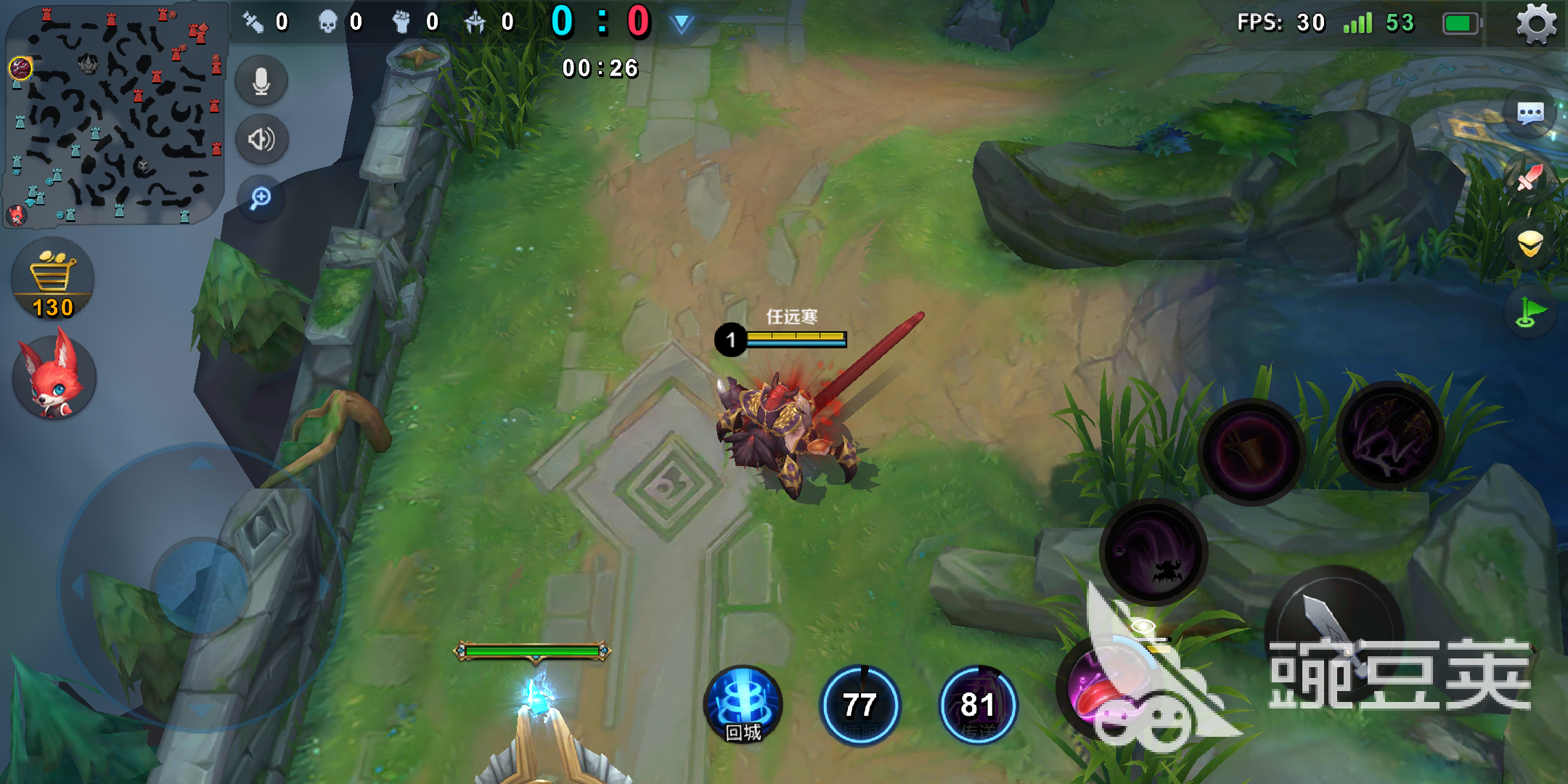Tap the red fox companion icon
Image resolution: width=1568 pixels, height=784 pixels.
(x=53, y=377)
